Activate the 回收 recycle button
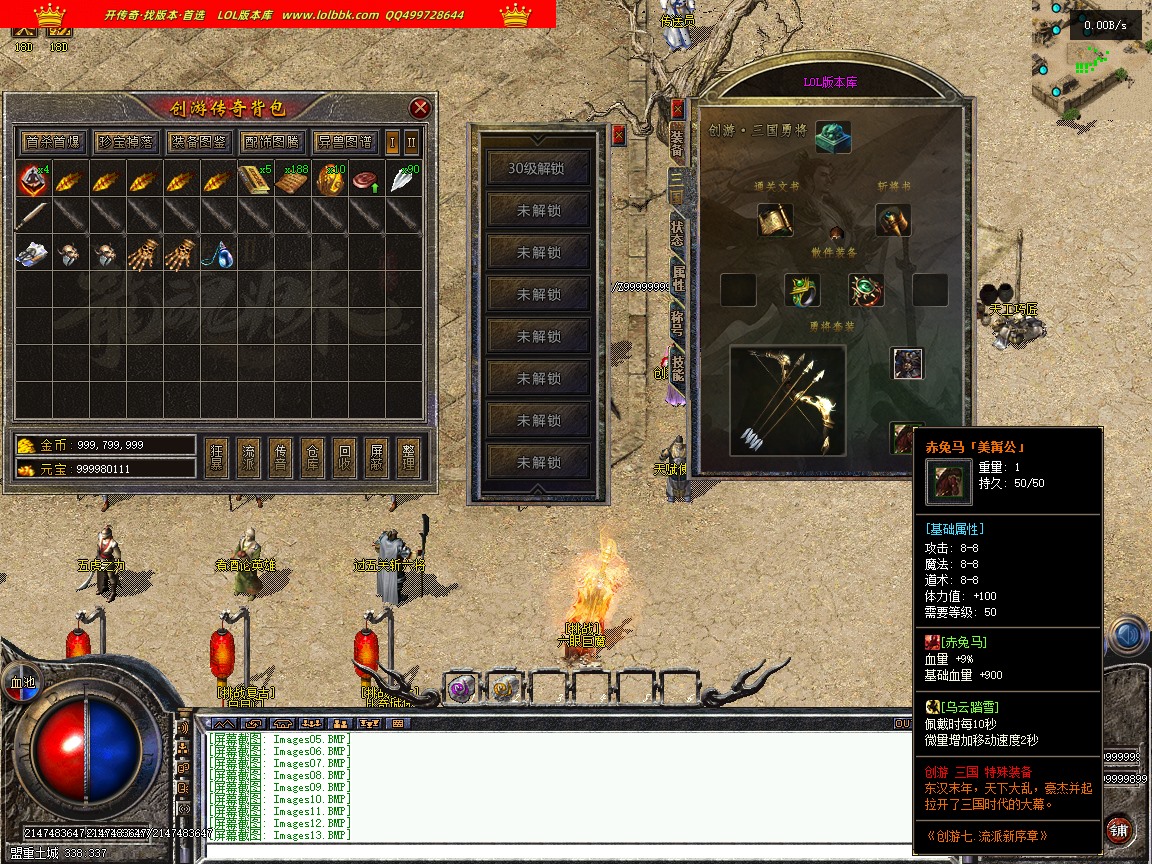Image resolution: width=1152 pixels, height=864 pixels. (x=344, y=458)
